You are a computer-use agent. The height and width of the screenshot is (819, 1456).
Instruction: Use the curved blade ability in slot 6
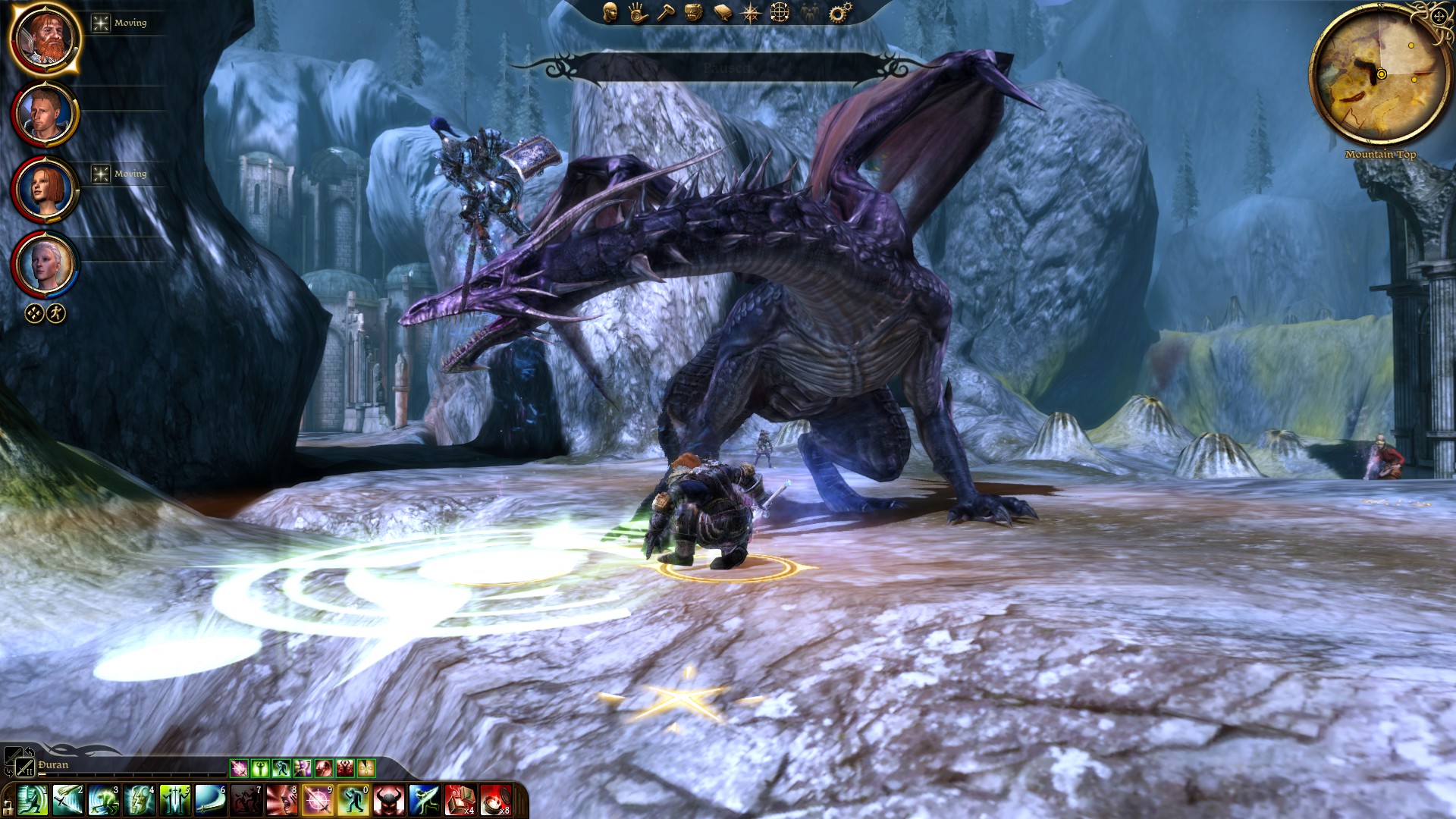(x=210, y=801)
